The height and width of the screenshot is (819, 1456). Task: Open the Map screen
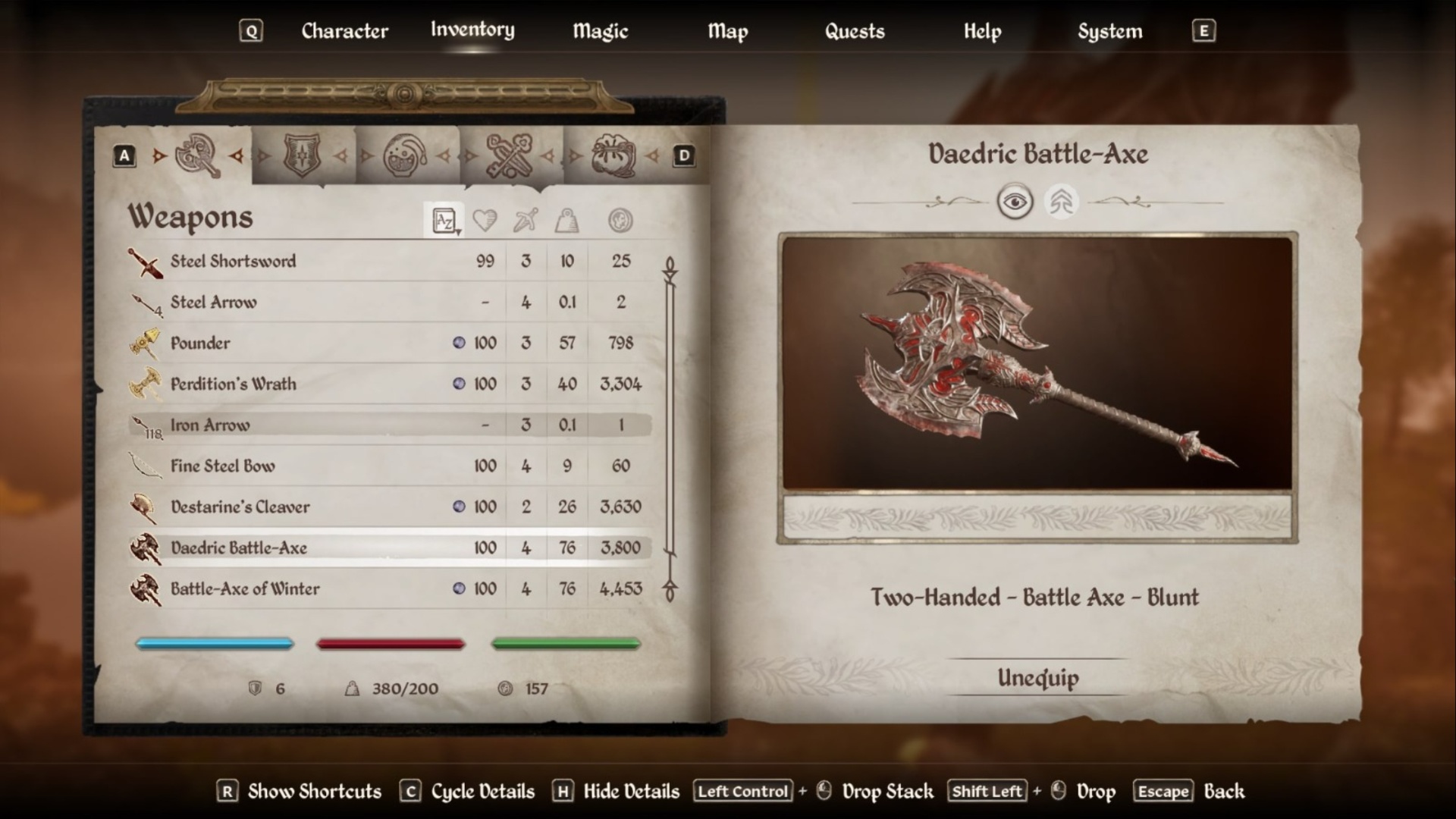(x=727, y=31)
